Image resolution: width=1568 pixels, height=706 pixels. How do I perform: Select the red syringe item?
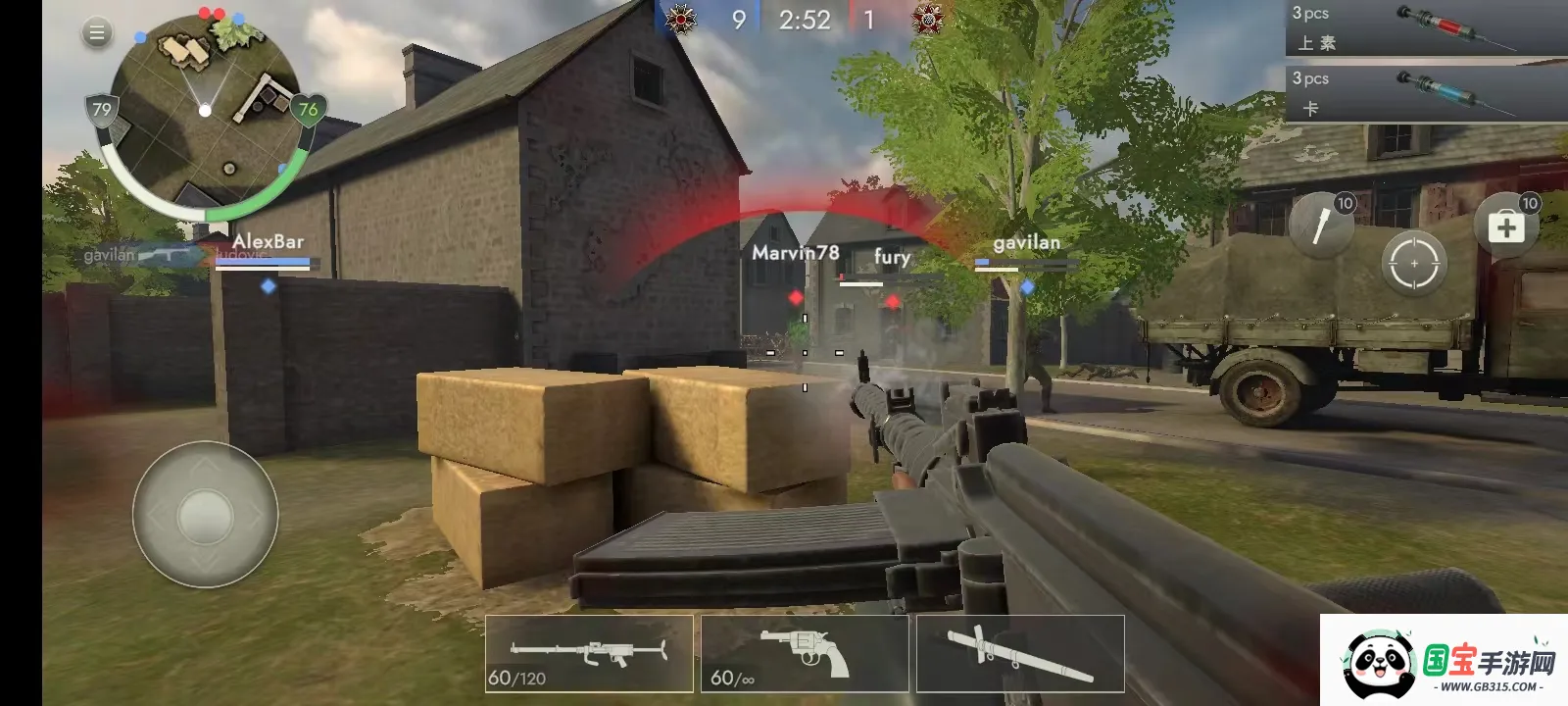[x=1426, y=28]
